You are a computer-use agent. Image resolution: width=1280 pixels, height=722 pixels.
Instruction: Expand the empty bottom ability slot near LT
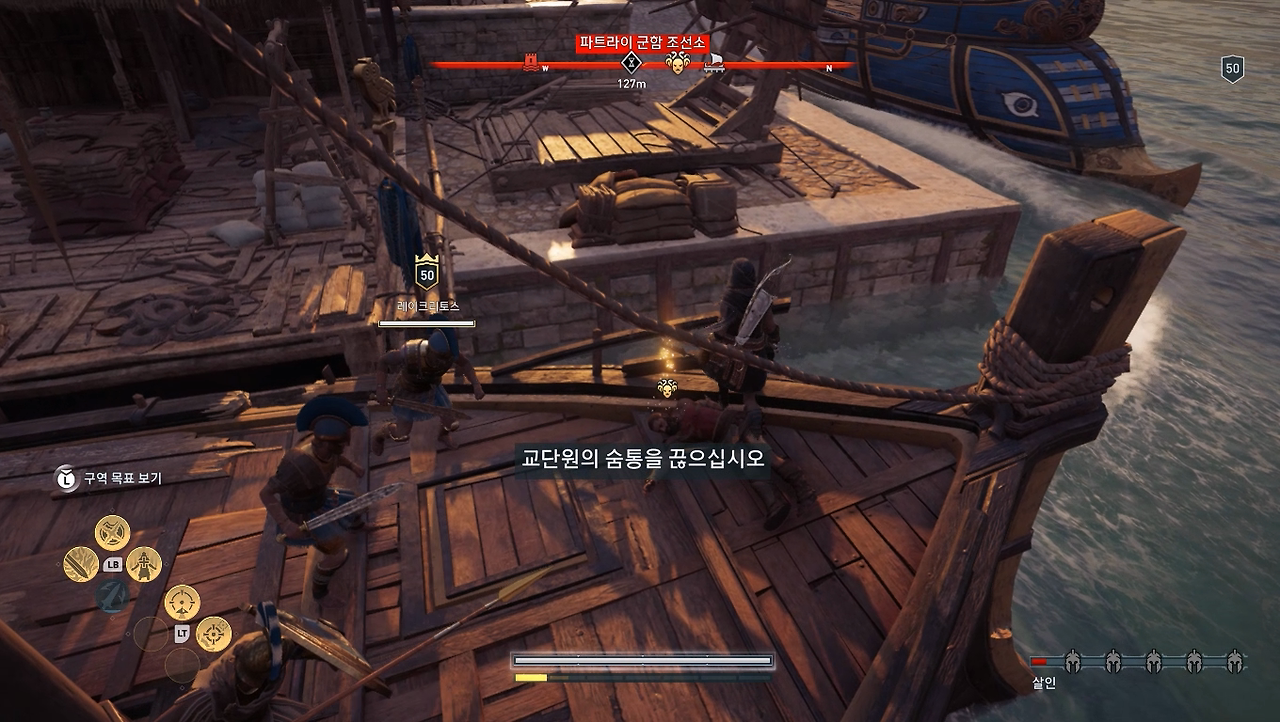(x=182, y=664)
